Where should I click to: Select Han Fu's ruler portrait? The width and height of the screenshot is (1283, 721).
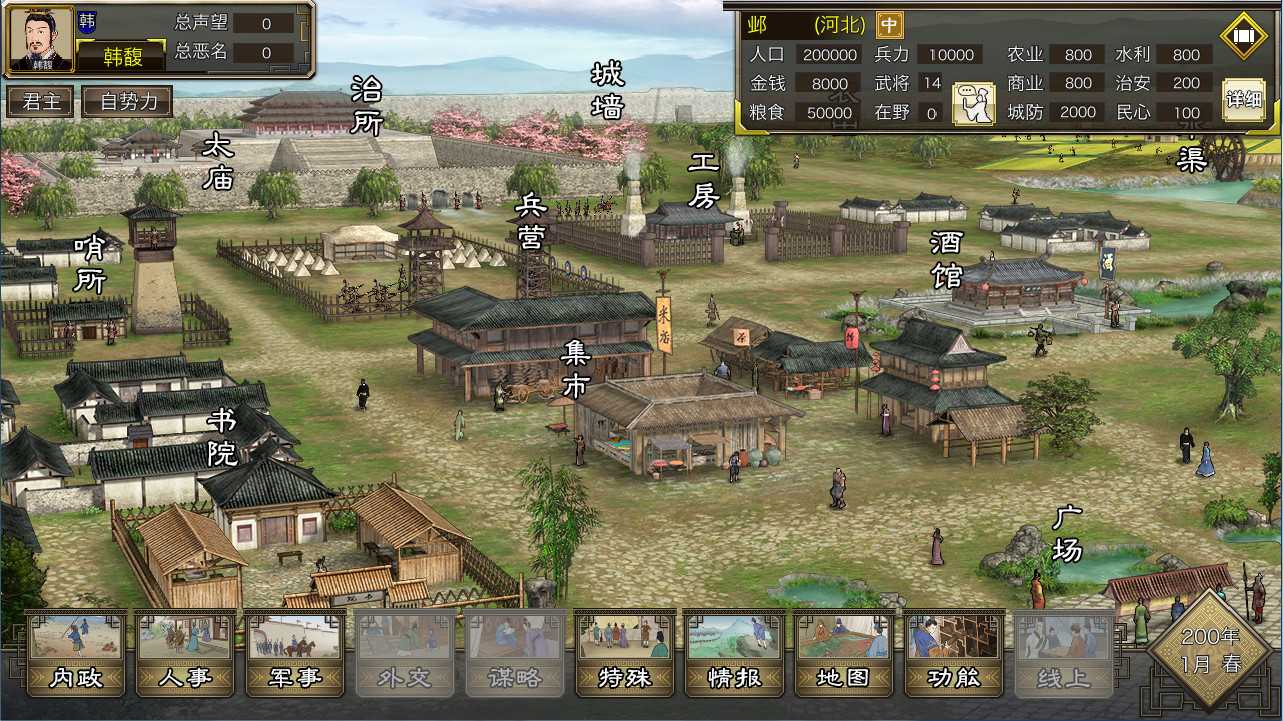[41, 39]
